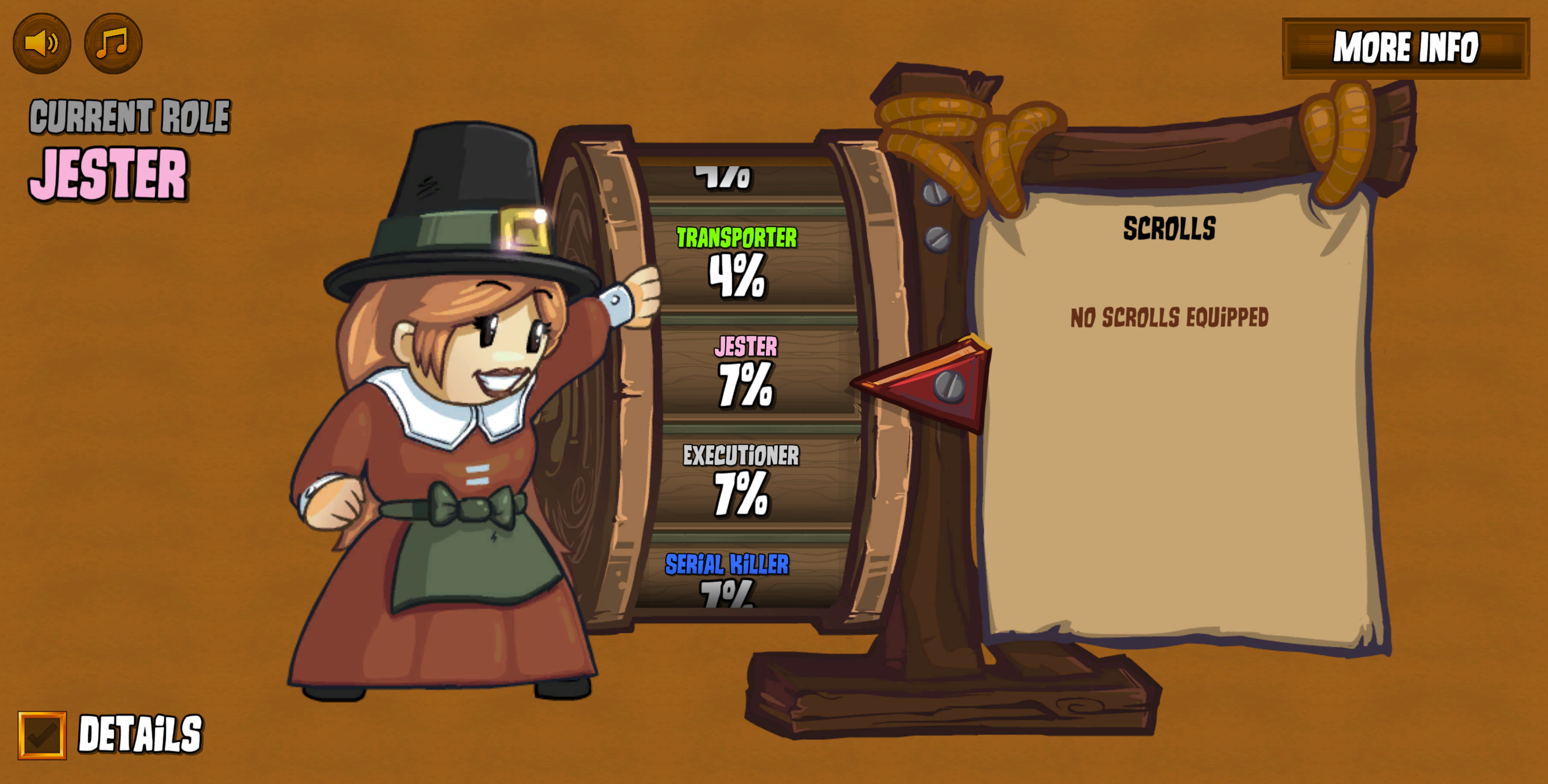The height and width of the screenshot is (784, 1548).
Task: Toggle the sound effects speaker button
Action: click(x=42, y=44)
